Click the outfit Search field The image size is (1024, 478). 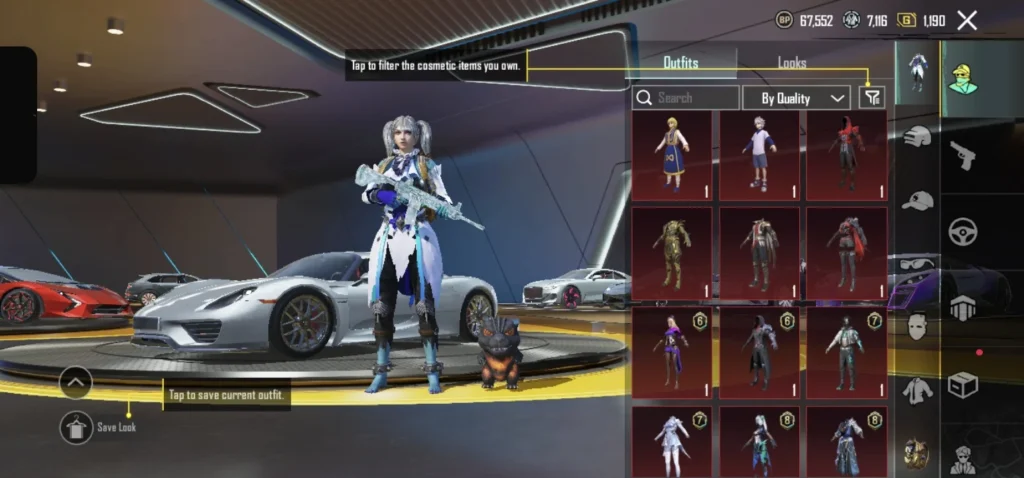coord(686,98)
